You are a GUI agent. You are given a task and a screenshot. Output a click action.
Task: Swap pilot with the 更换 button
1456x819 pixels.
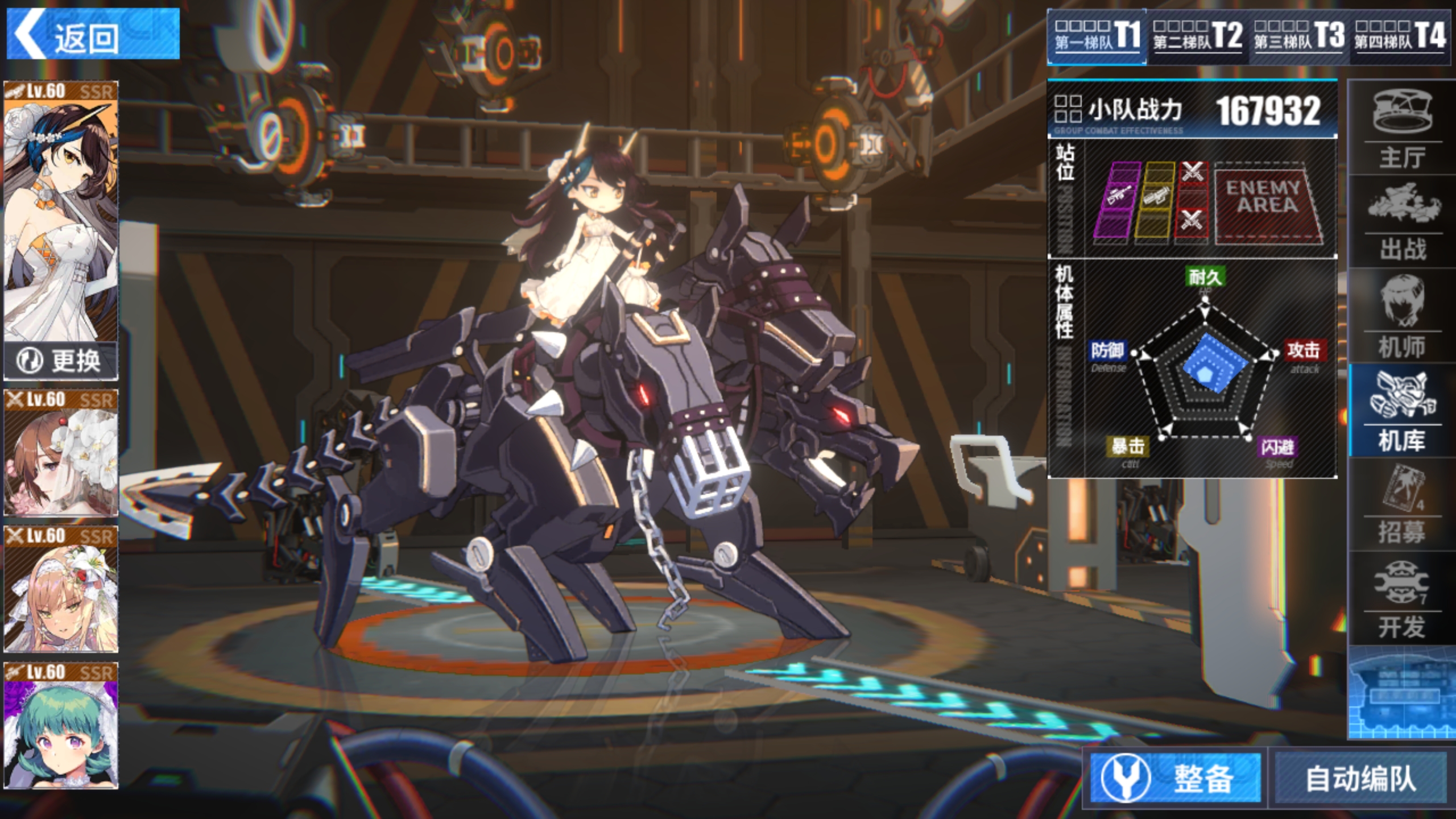pyautogui.click(x=61, y=361)
